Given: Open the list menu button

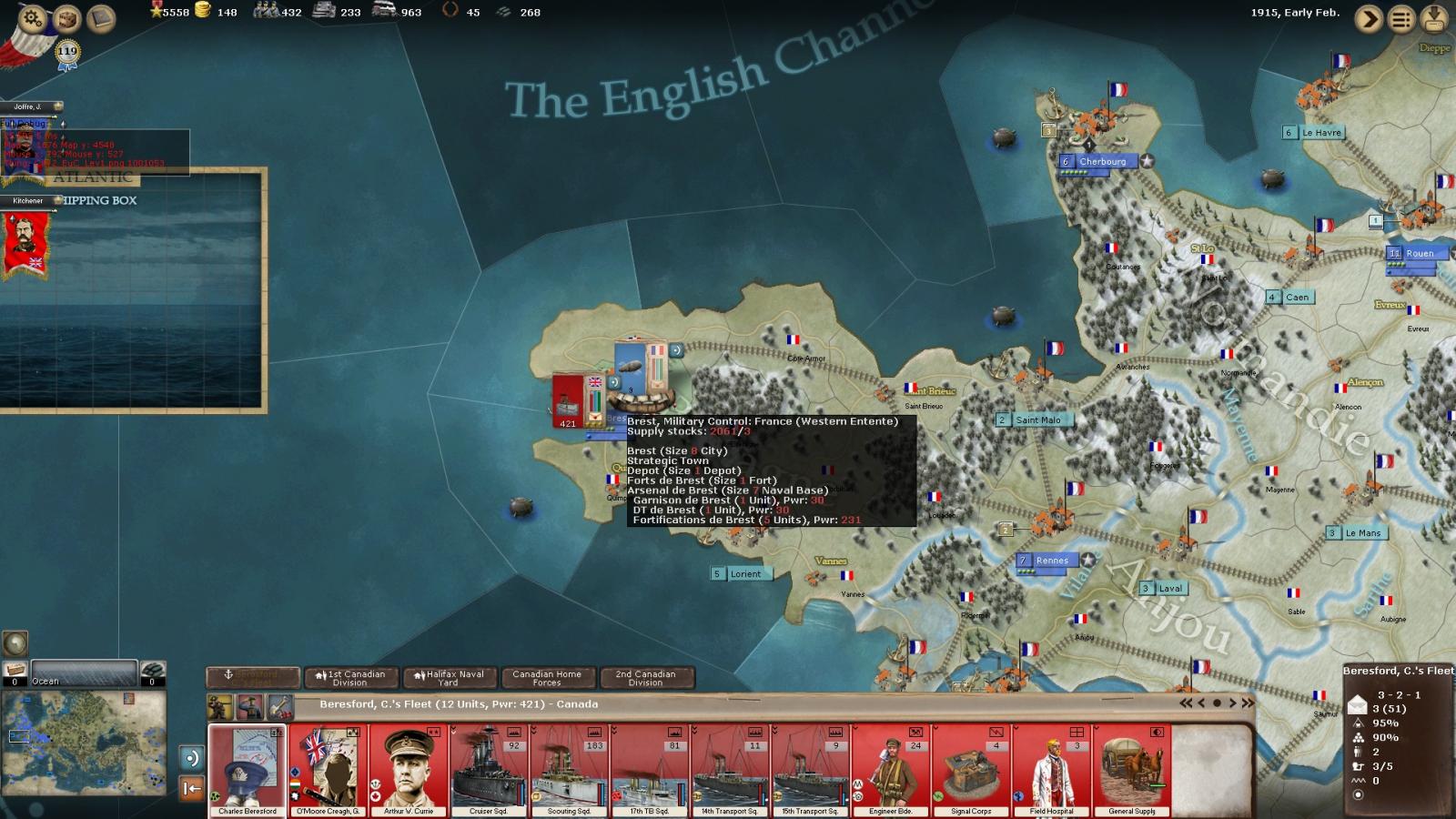Looking at the screenshot, I should (x=1402, y=18).
